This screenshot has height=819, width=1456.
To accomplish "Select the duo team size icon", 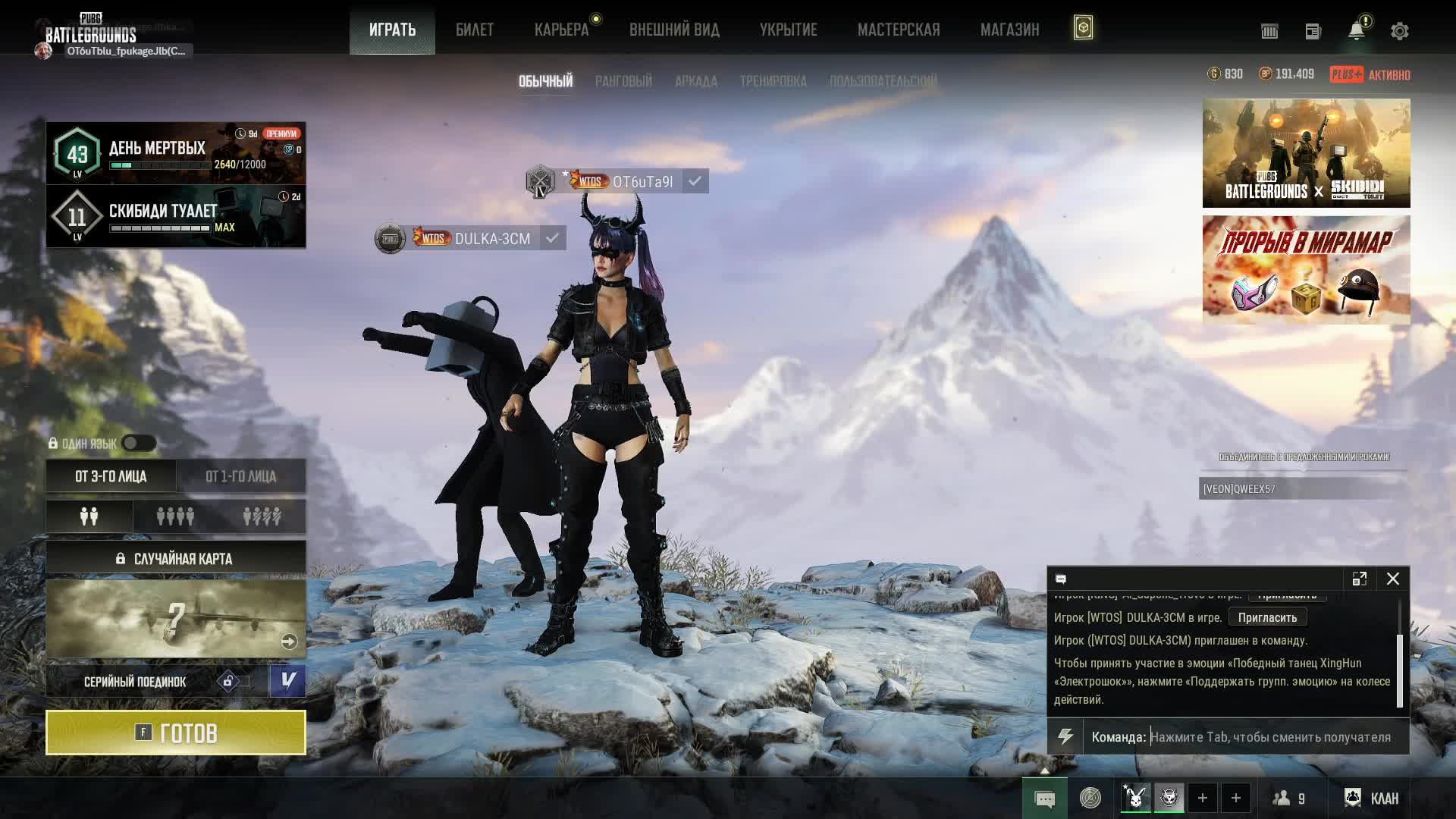I will [x=89, y=516].
